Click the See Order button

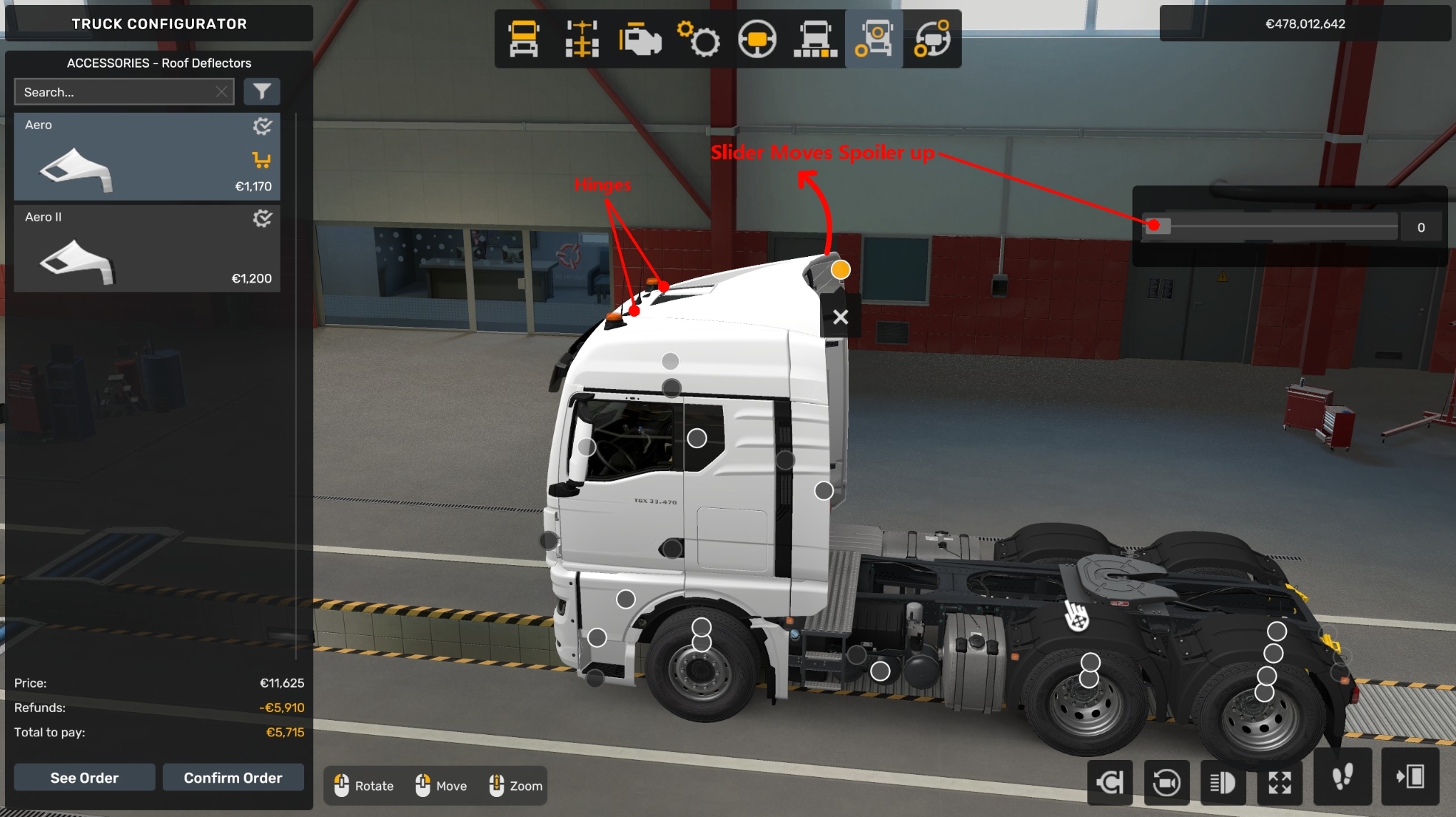click(x=84, y=777)
